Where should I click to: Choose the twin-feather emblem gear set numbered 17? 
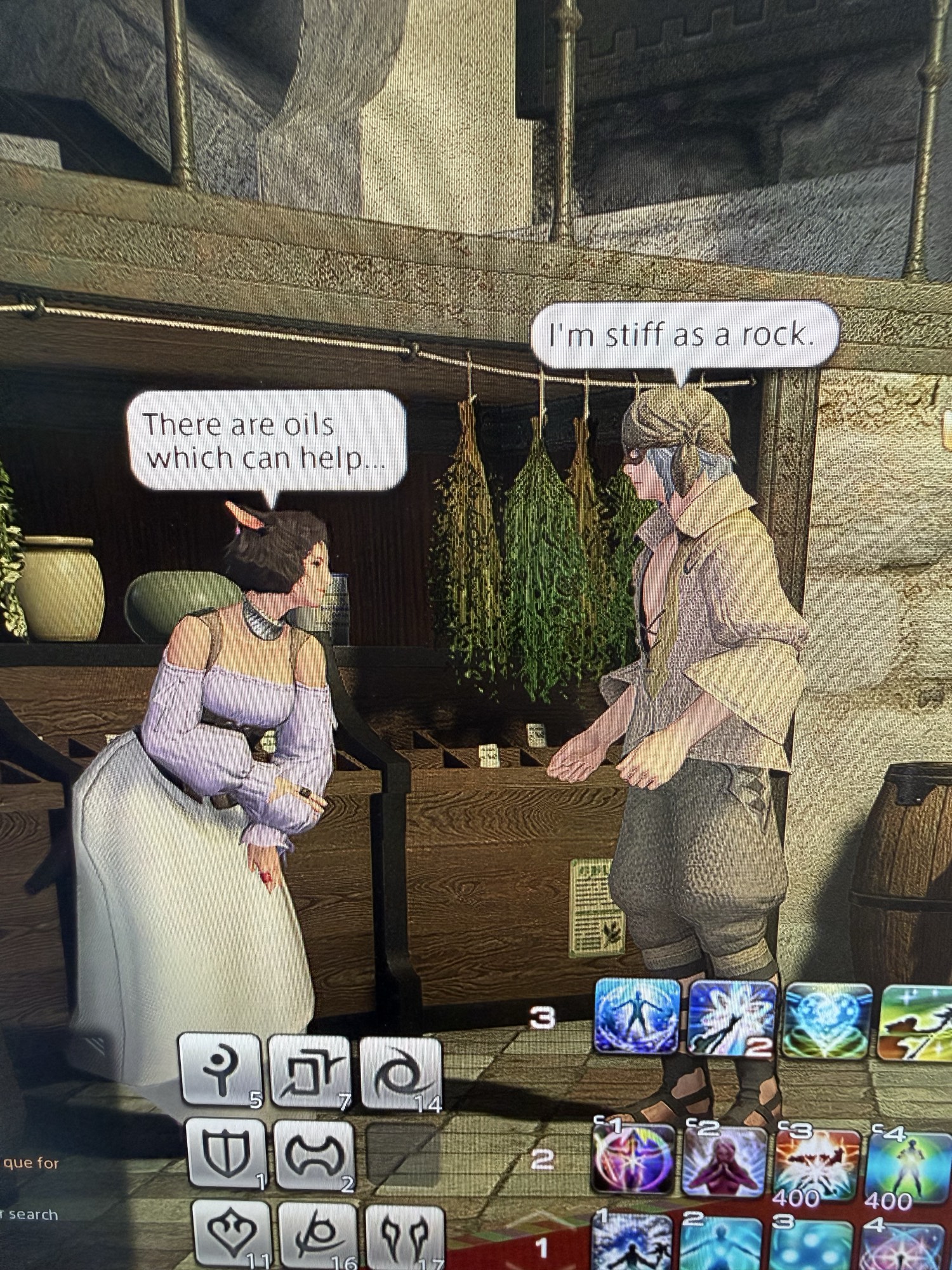point(403,1235)
